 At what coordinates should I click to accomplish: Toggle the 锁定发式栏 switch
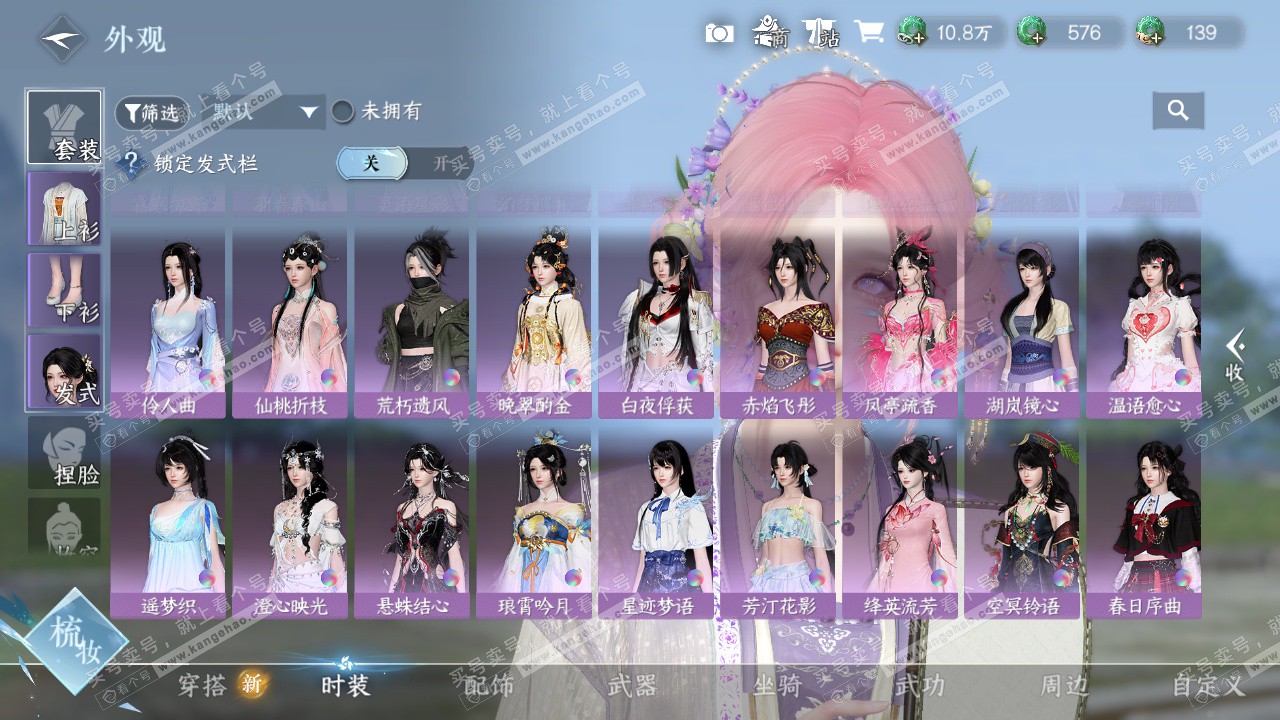point(402,163)
